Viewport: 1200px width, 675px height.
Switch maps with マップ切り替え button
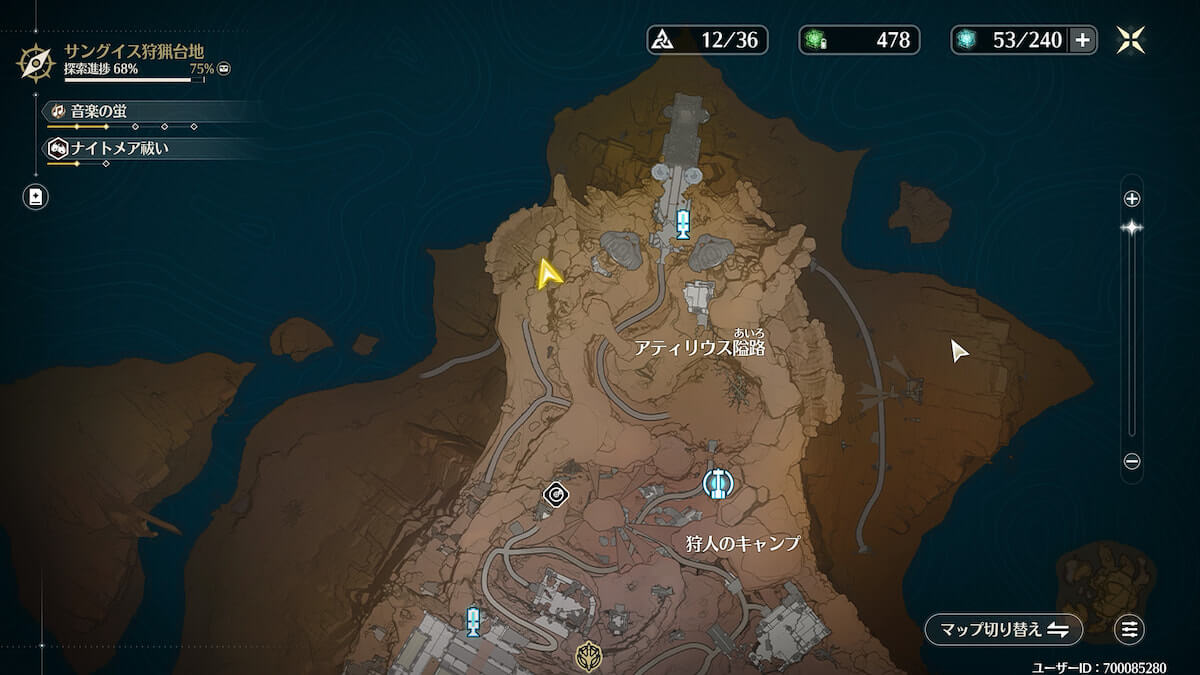pos(1003,629)
